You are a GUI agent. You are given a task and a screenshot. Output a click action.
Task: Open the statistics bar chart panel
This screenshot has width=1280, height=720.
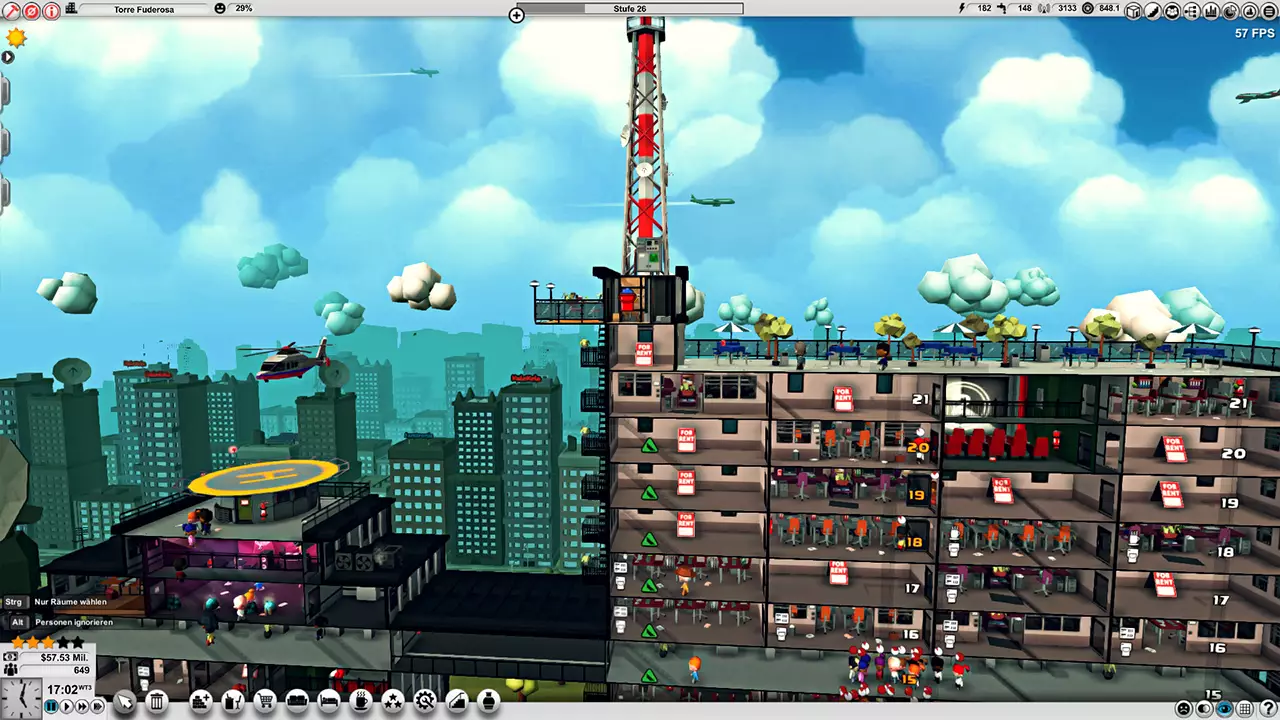pyautogui.click(x=1210, y=11)
